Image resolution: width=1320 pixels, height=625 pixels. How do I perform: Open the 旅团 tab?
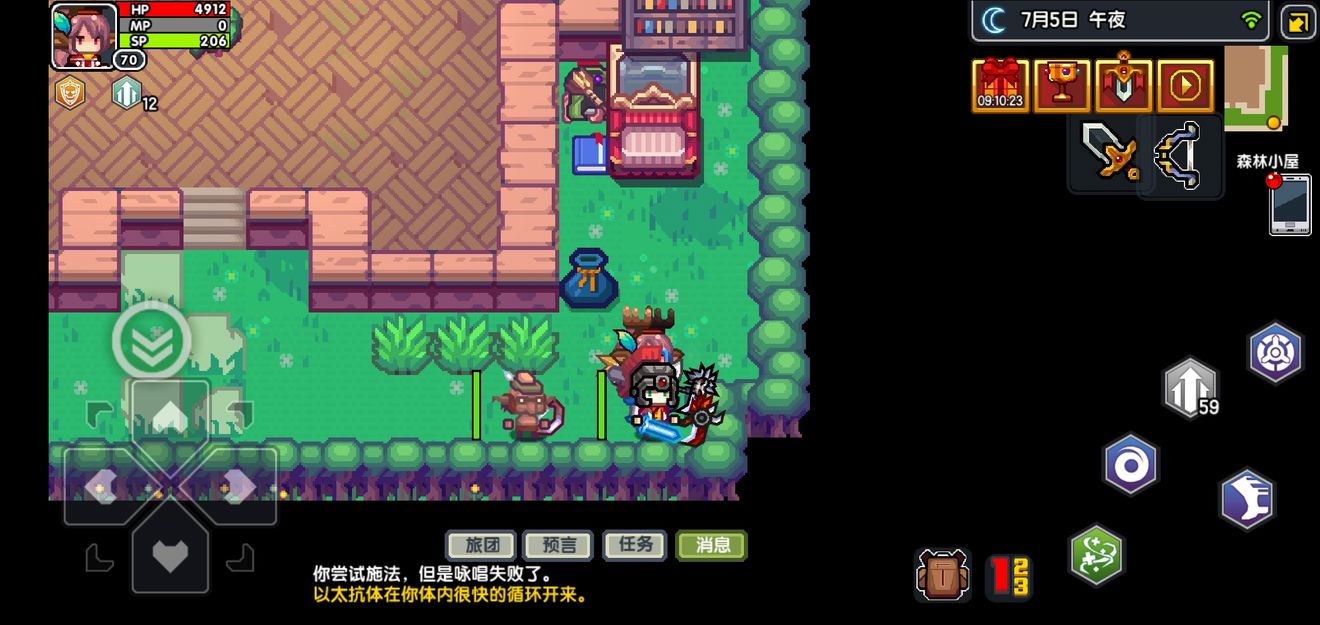click(482, 545)
